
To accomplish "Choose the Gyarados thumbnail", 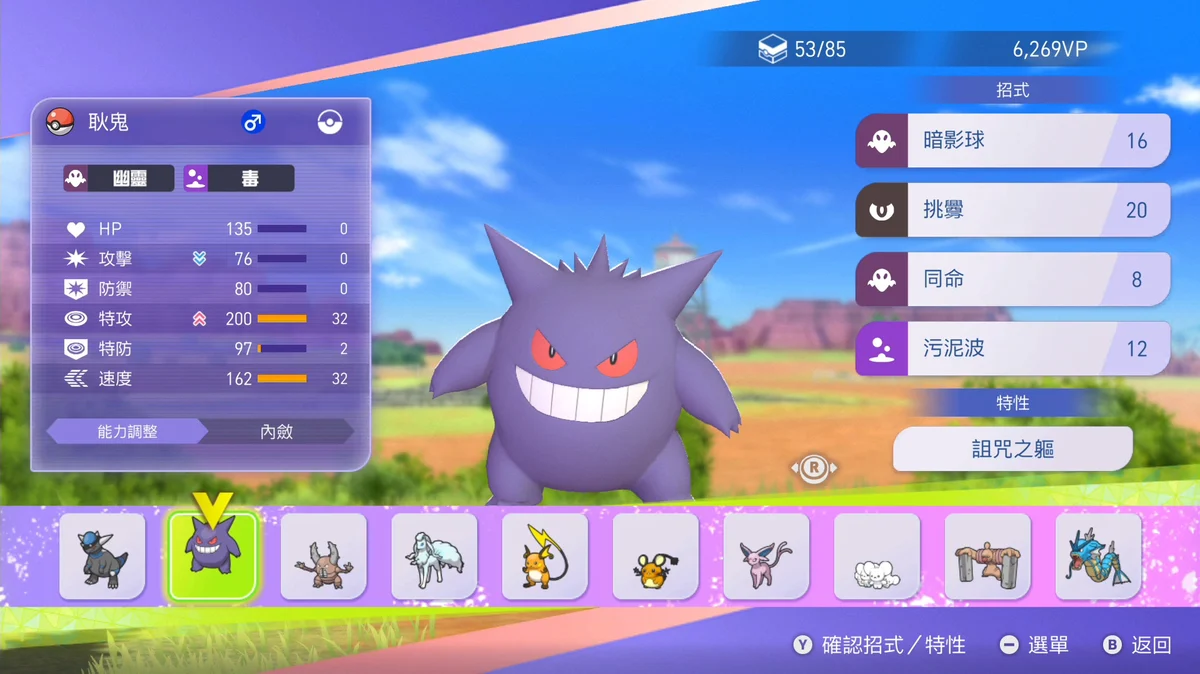I will click(1098, 557).
